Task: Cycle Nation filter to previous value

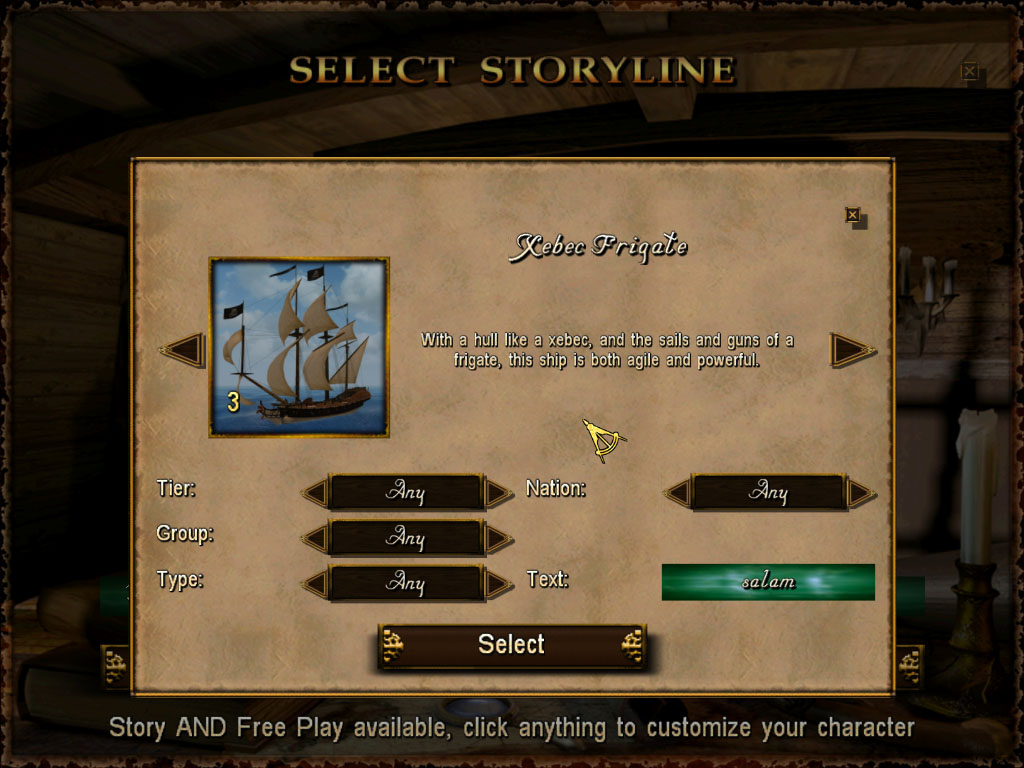Action: pyautogui.click(x=678, y=492)
